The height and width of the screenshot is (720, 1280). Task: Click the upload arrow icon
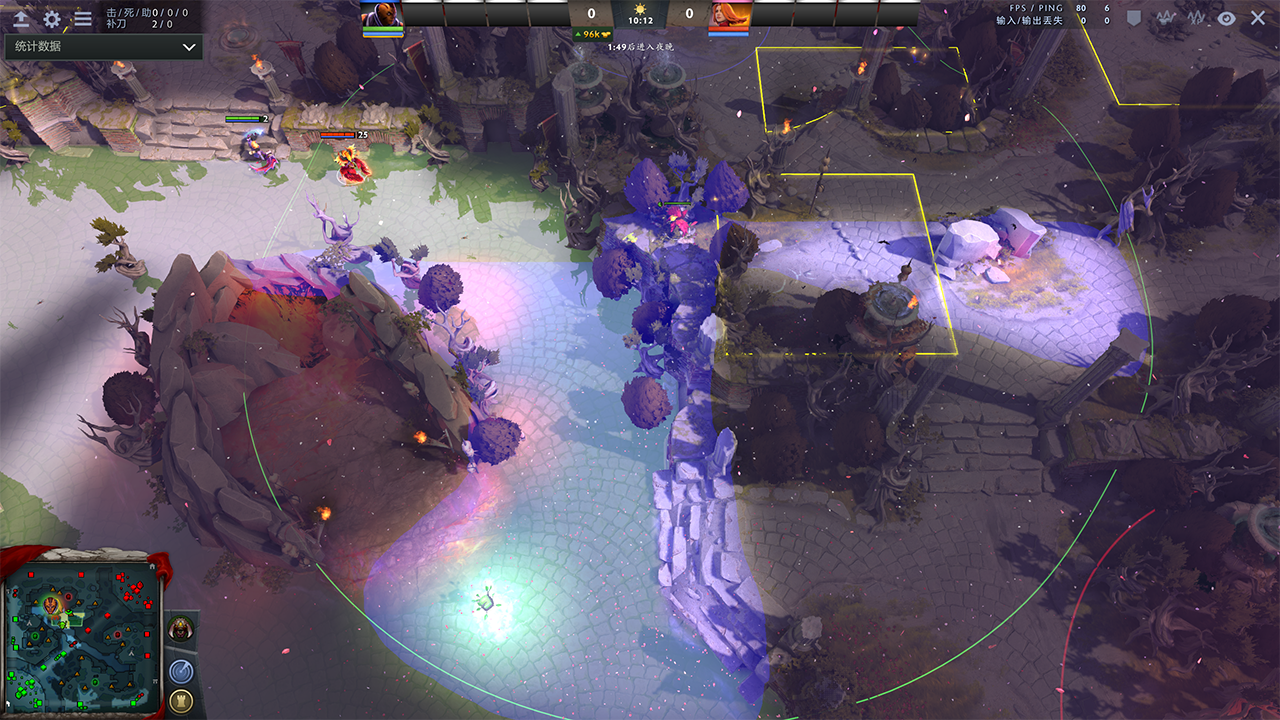click(20, 18)
